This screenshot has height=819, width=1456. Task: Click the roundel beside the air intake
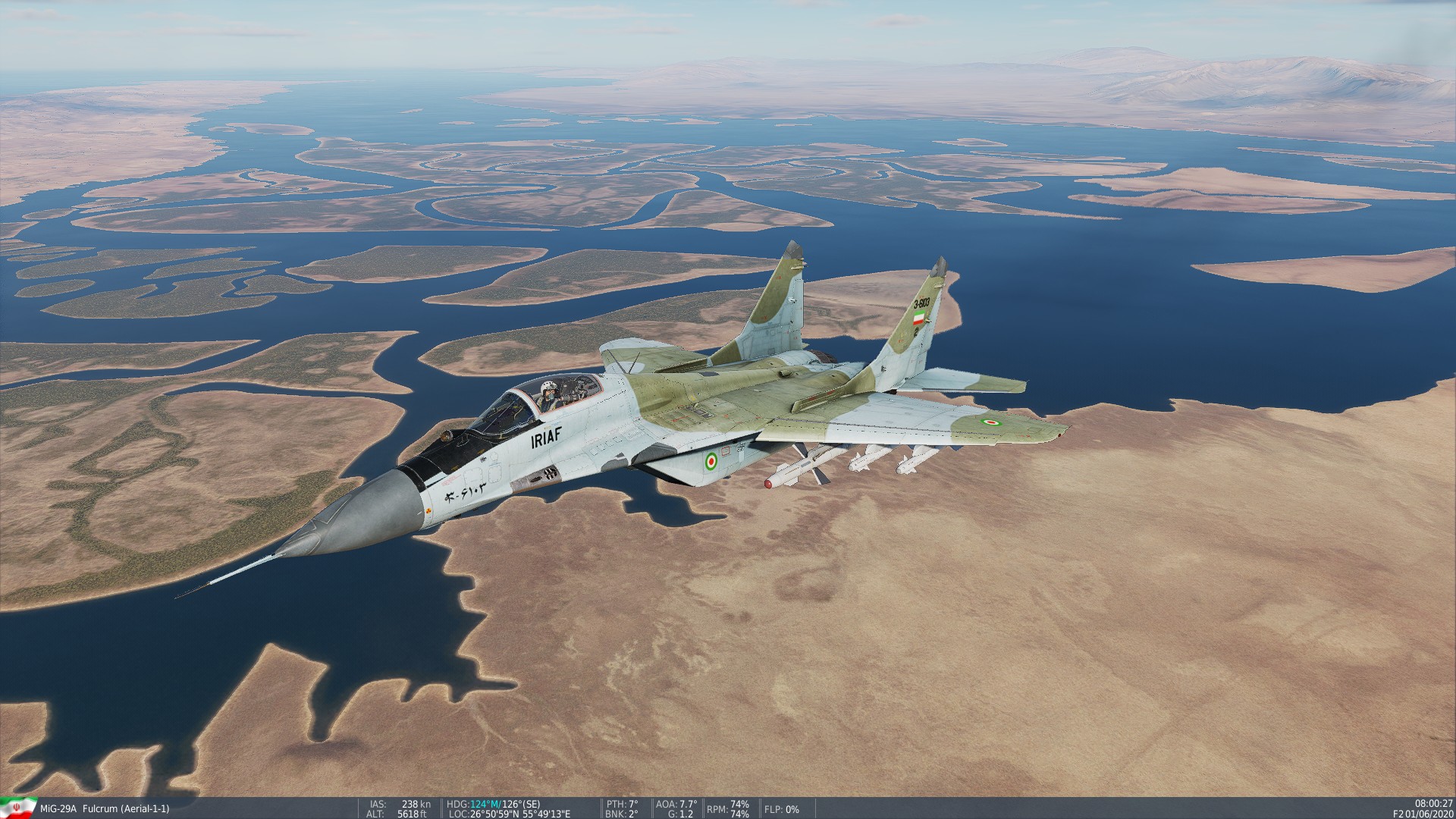tap(712, 462)
